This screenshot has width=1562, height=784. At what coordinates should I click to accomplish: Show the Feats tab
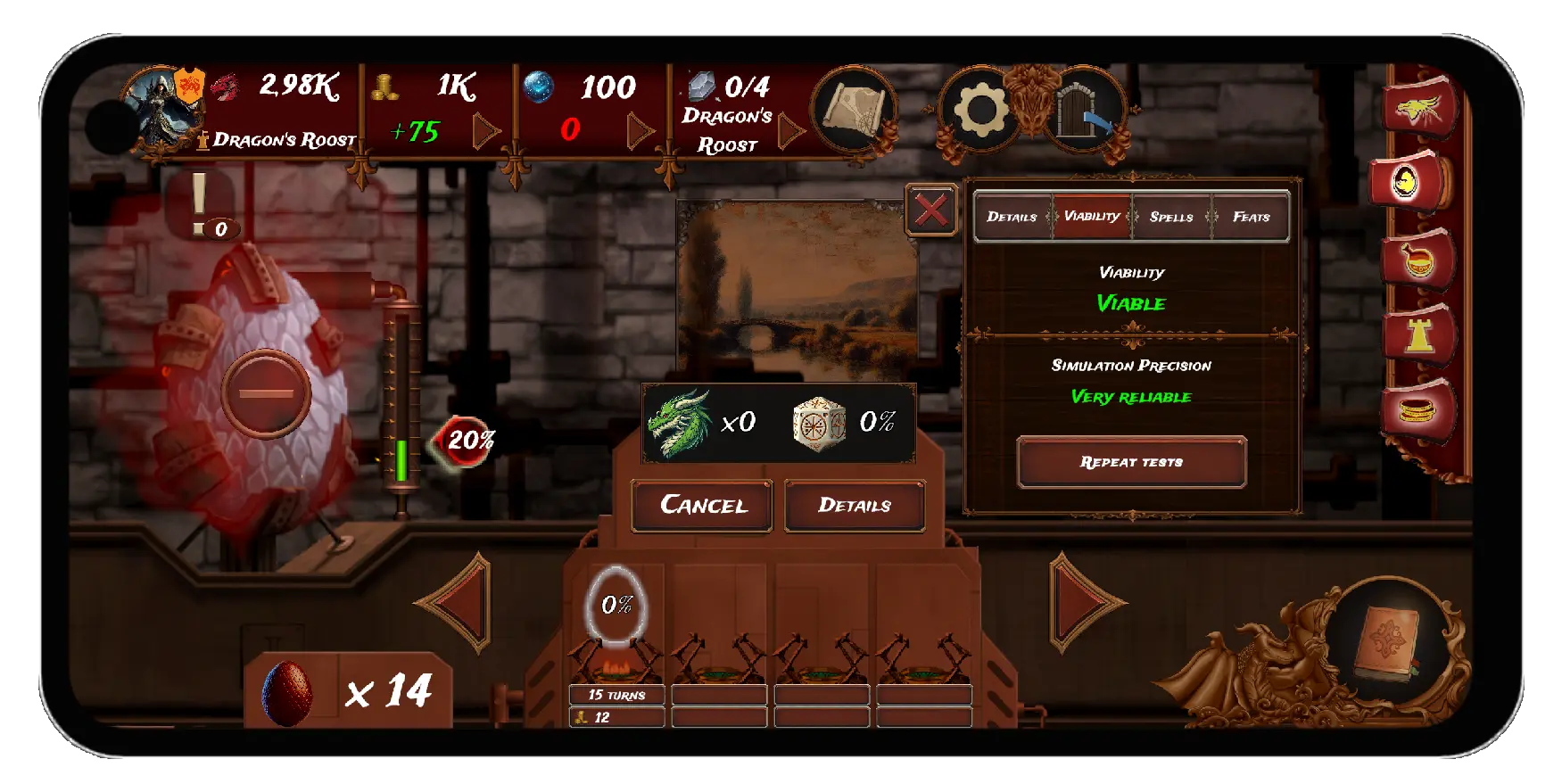[1251, 217]
